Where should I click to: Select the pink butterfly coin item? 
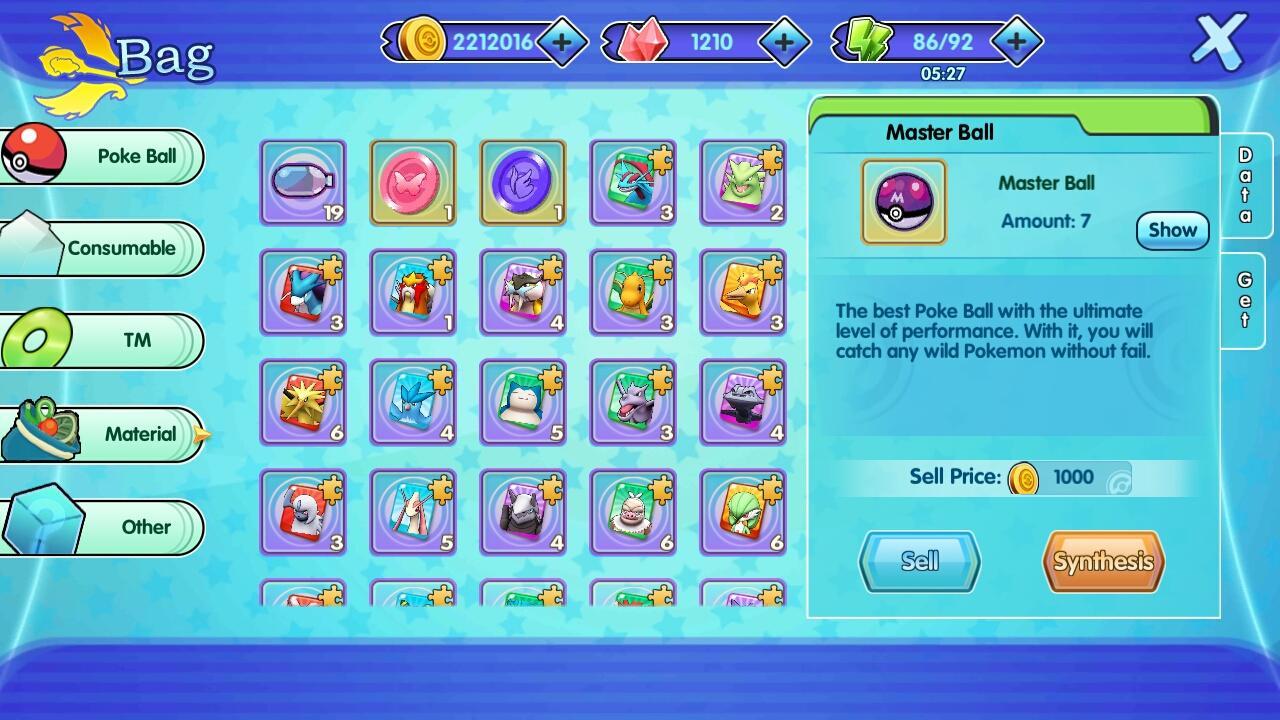click(x=413, y=183)
